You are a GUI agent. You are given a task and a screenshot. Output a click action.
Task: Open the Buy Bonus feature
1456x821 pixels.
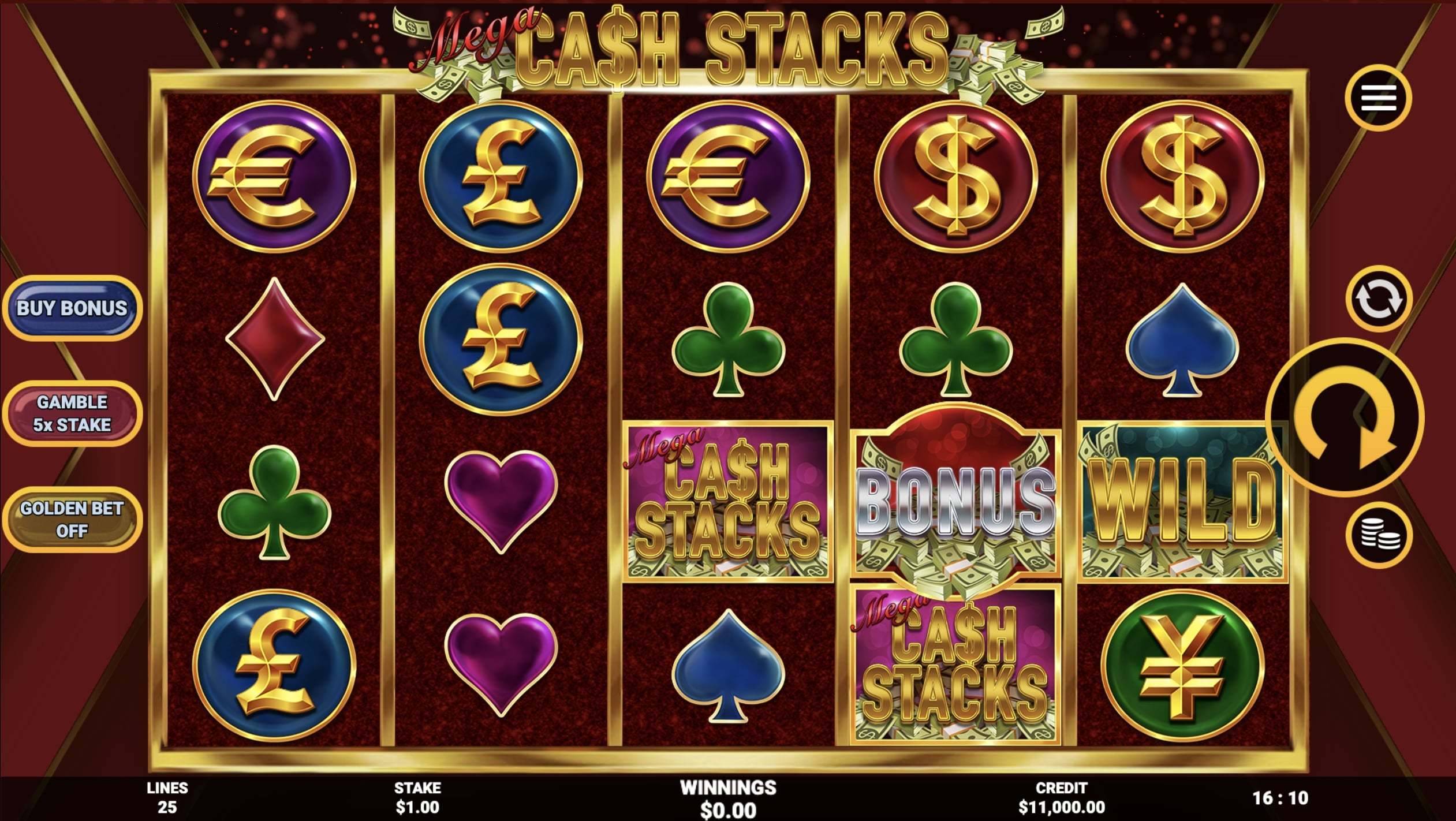point(72,308)
